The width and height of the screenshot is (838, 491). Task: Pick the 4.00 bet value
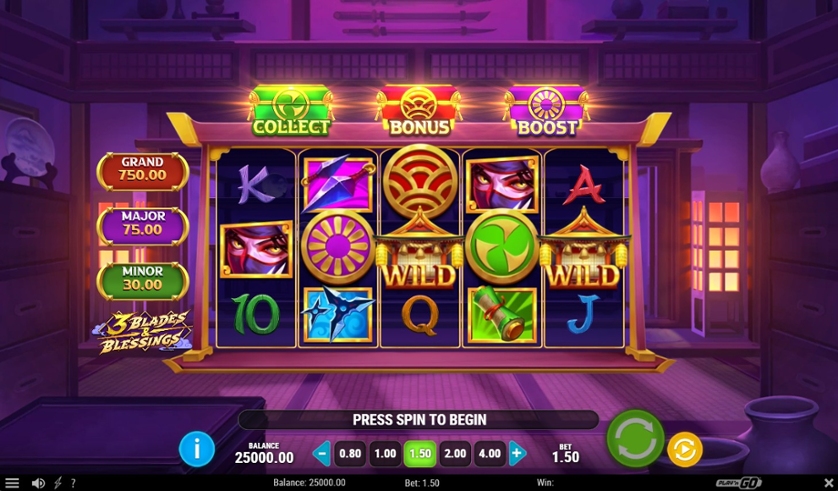tap(489, 453)
